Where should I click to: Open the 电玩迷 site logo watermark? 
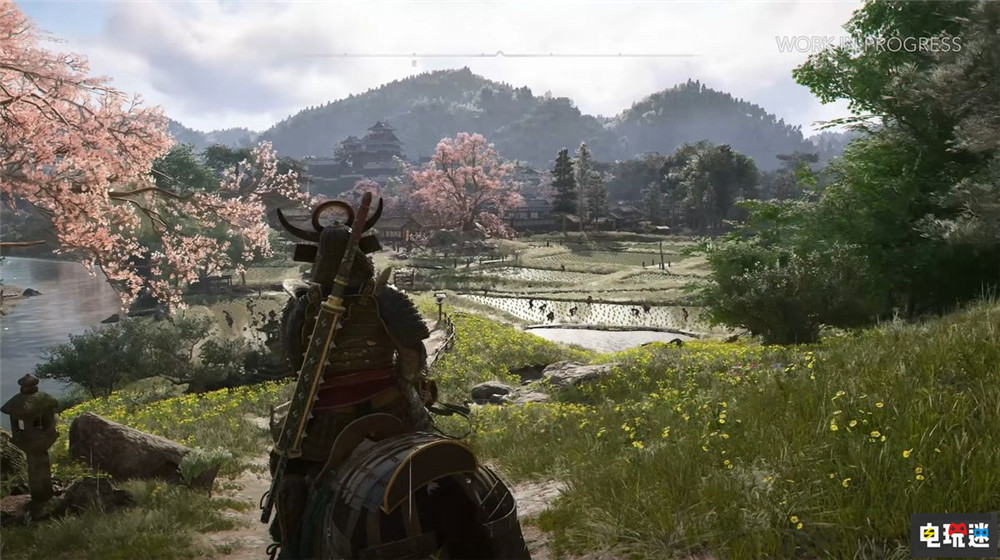point(952,535)
